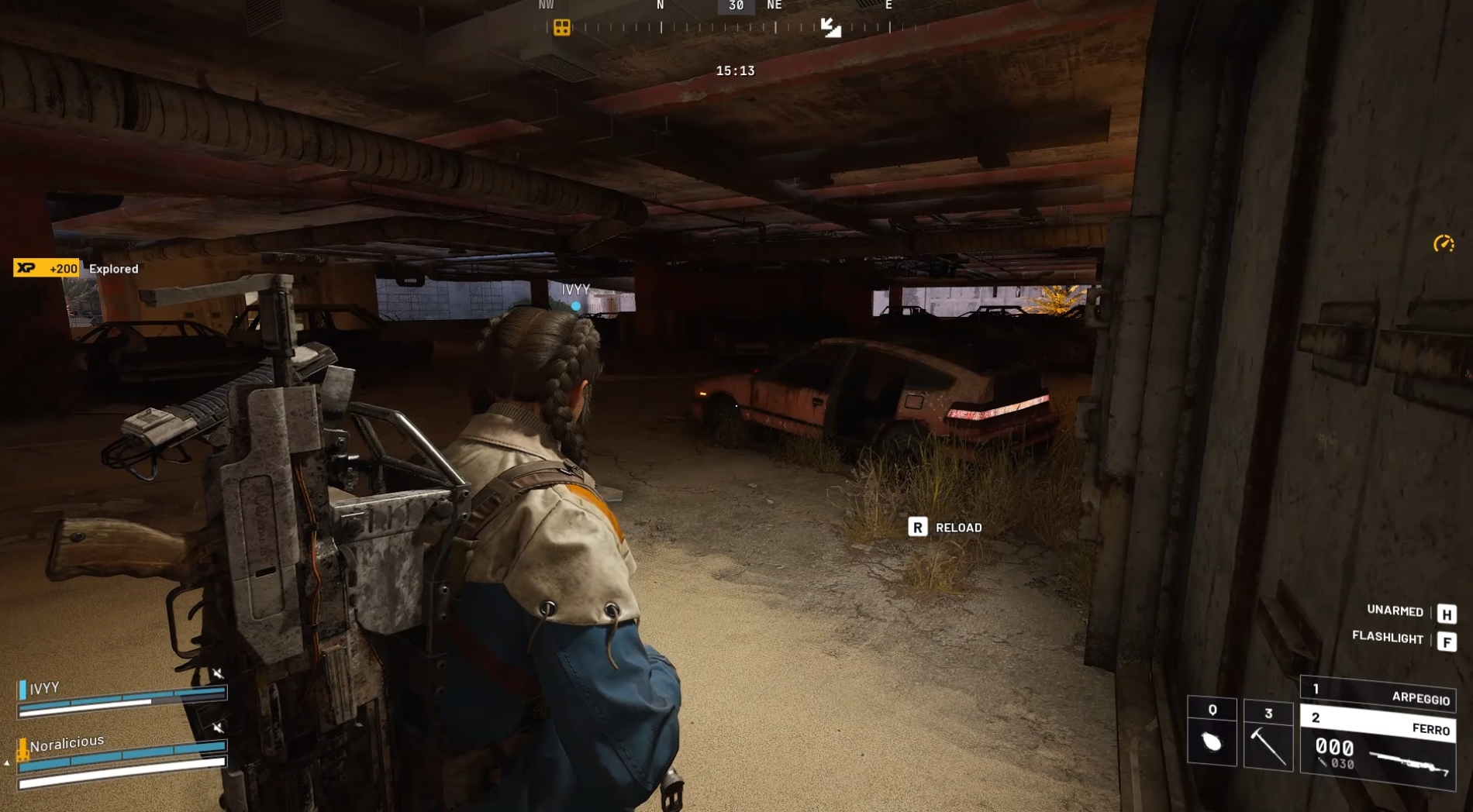Click the stopwatch icon on the right edge
The height and width of the screenshot is (812, 1473).
pyautogui.click(x=1443, y=243)
